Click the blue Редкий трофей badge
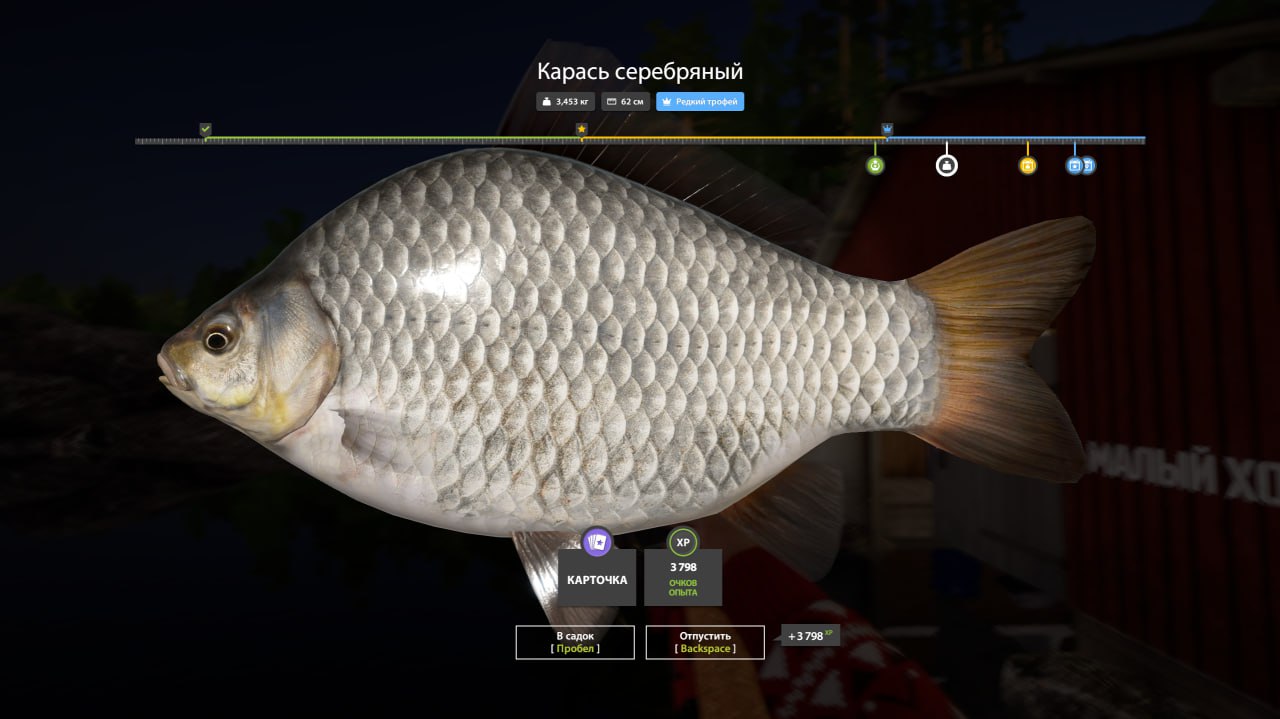Viewport: 1280px width, 719px height. click(x=700, y=102)
